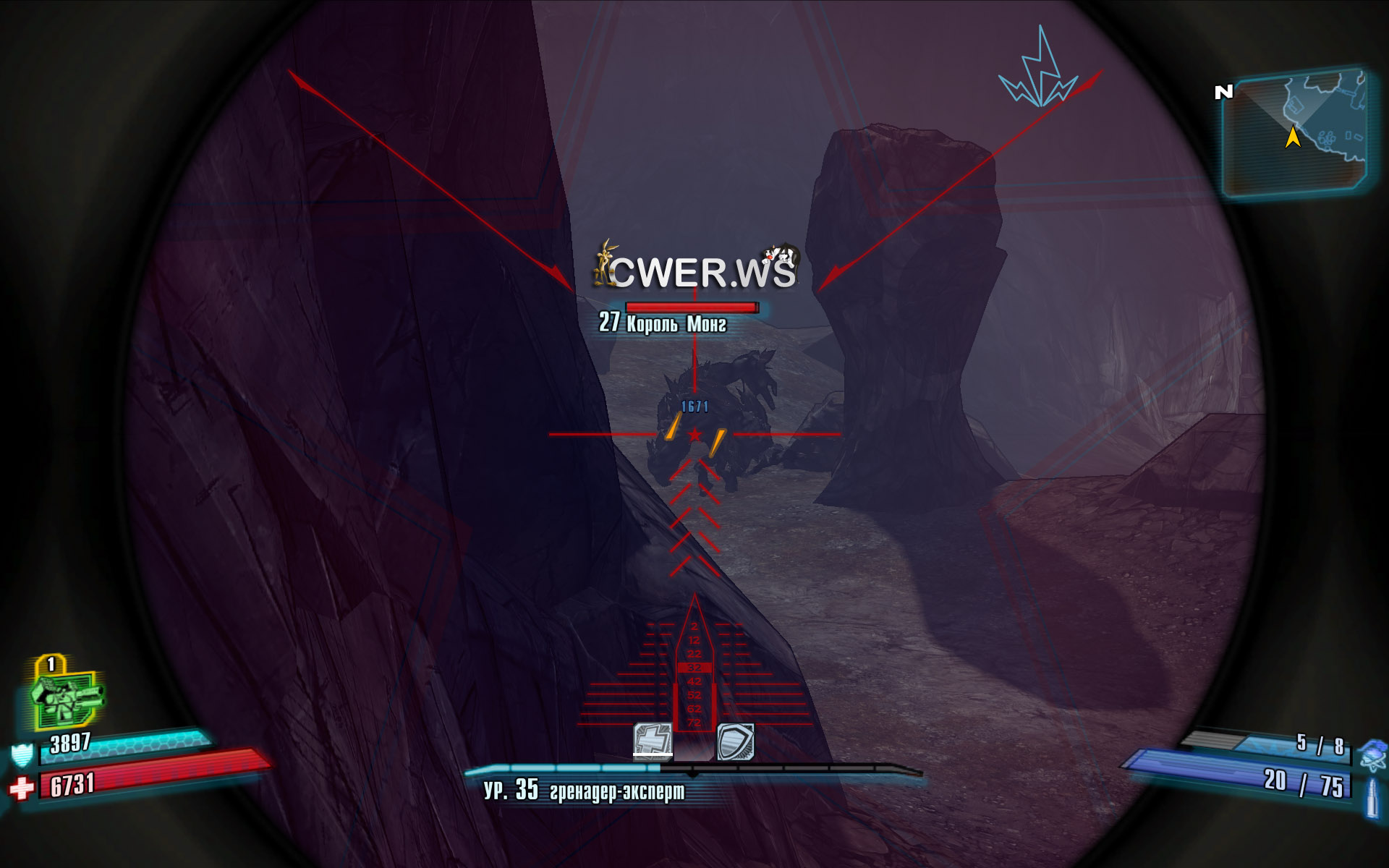Click the yellow player arrow on the minimap
The image size is (1389, 868).
pos(1293,137)
